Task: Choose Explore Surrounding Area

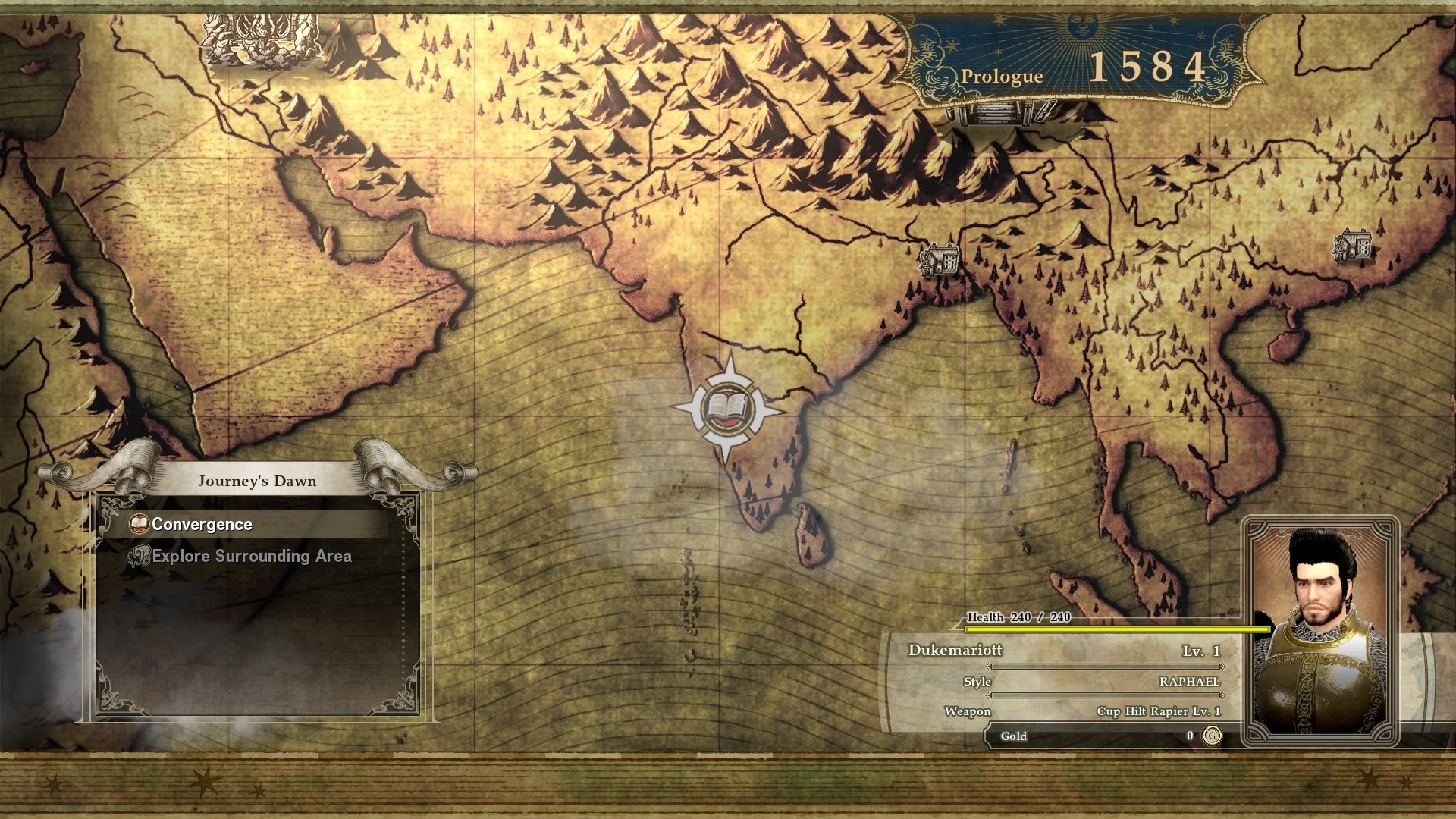Action: click(x=251, y=557)
